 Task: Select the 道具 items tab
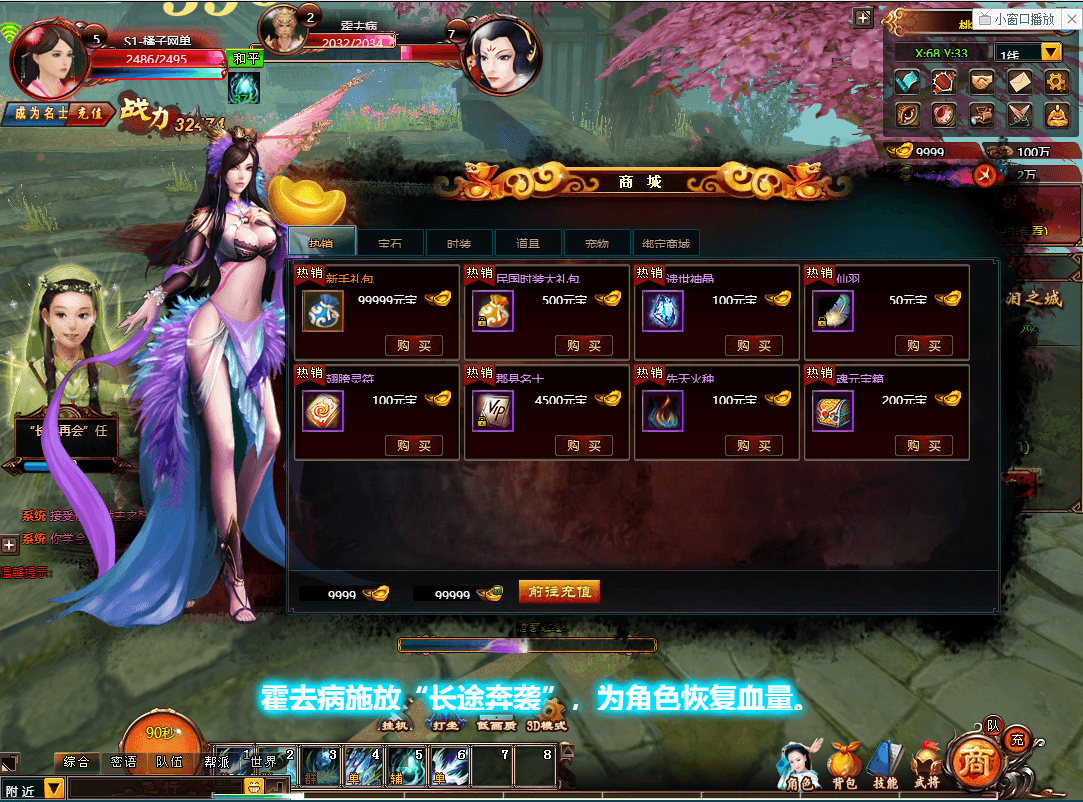coord(528,243)
